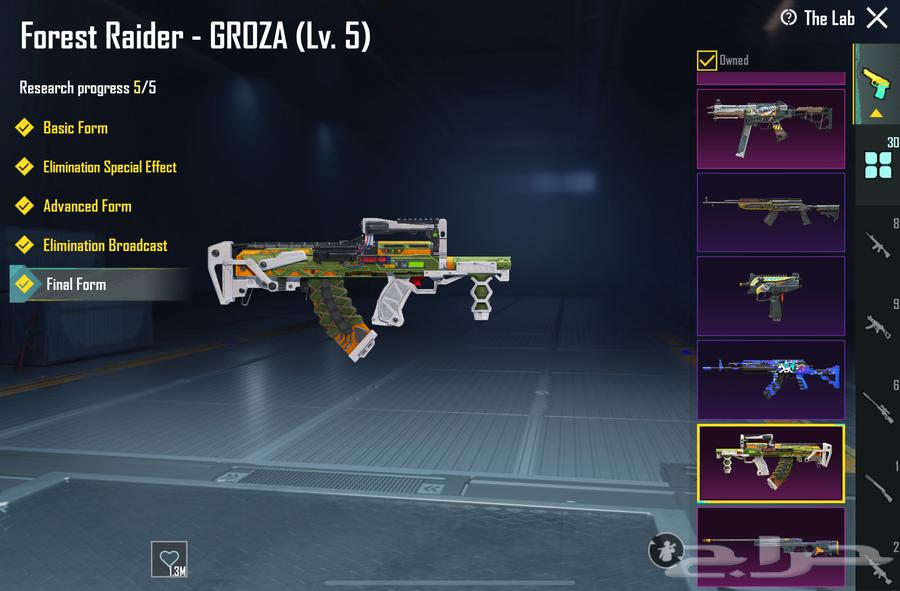Open The Lab help info

click(789, 18)
